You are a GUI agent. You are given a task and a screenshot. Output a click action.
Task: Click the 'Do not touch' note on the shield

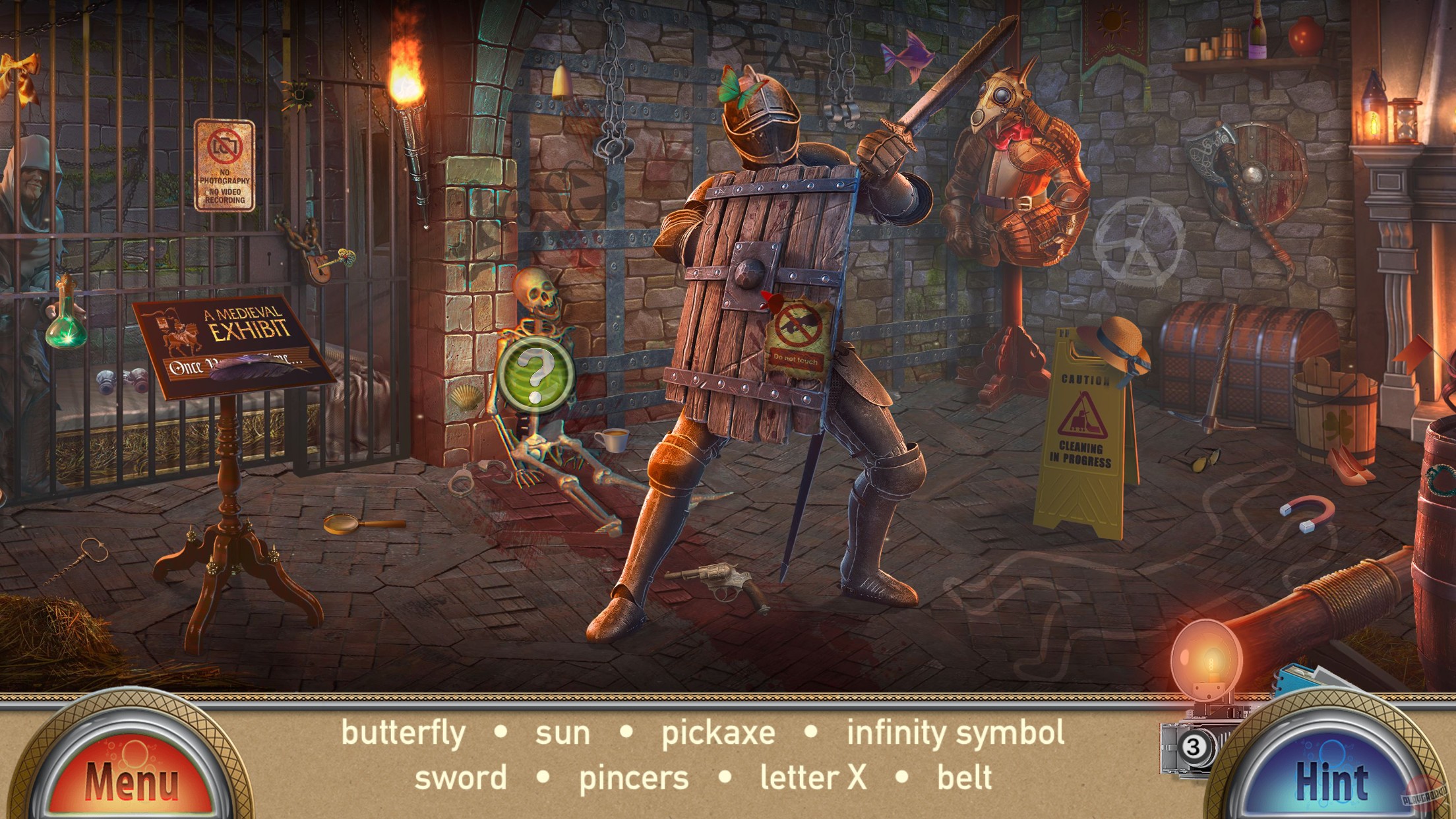click(797, 328)
